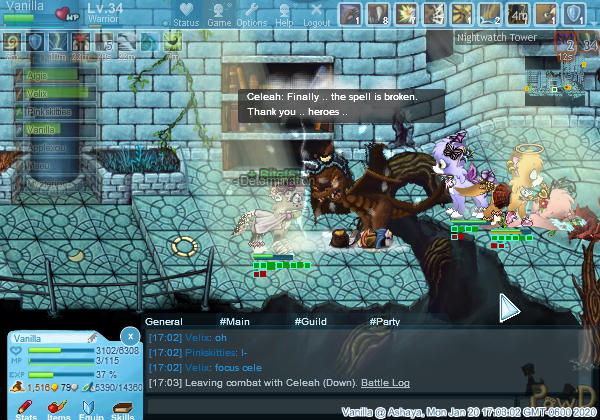The width and height of the screenshot is (600, 420).
Task: Close the Vanilla character panel
Action: tap(129, 336)
